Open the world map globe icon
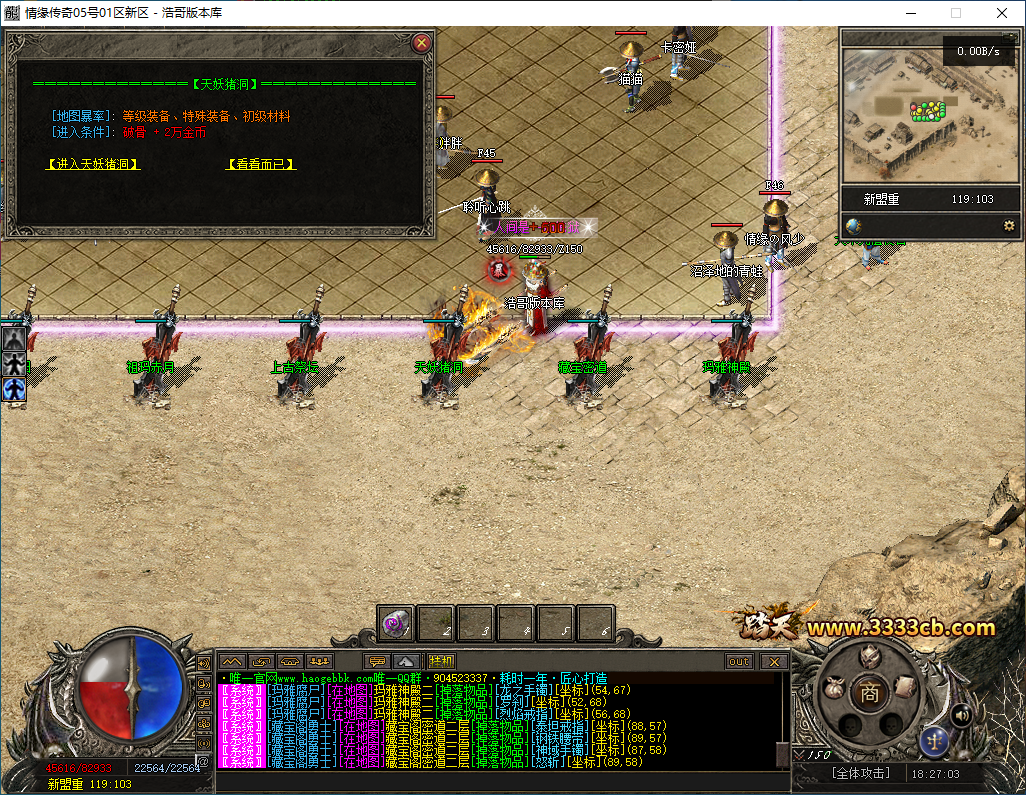Image resolution: width=1026 pixels, height=795 pixels. click(853, 226)
